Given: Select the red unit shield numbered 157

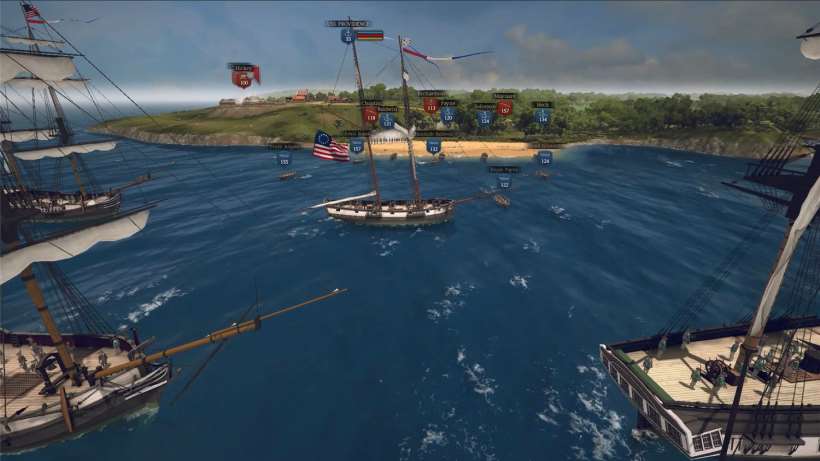Looking at the screenshot, I should pos(504,107).
